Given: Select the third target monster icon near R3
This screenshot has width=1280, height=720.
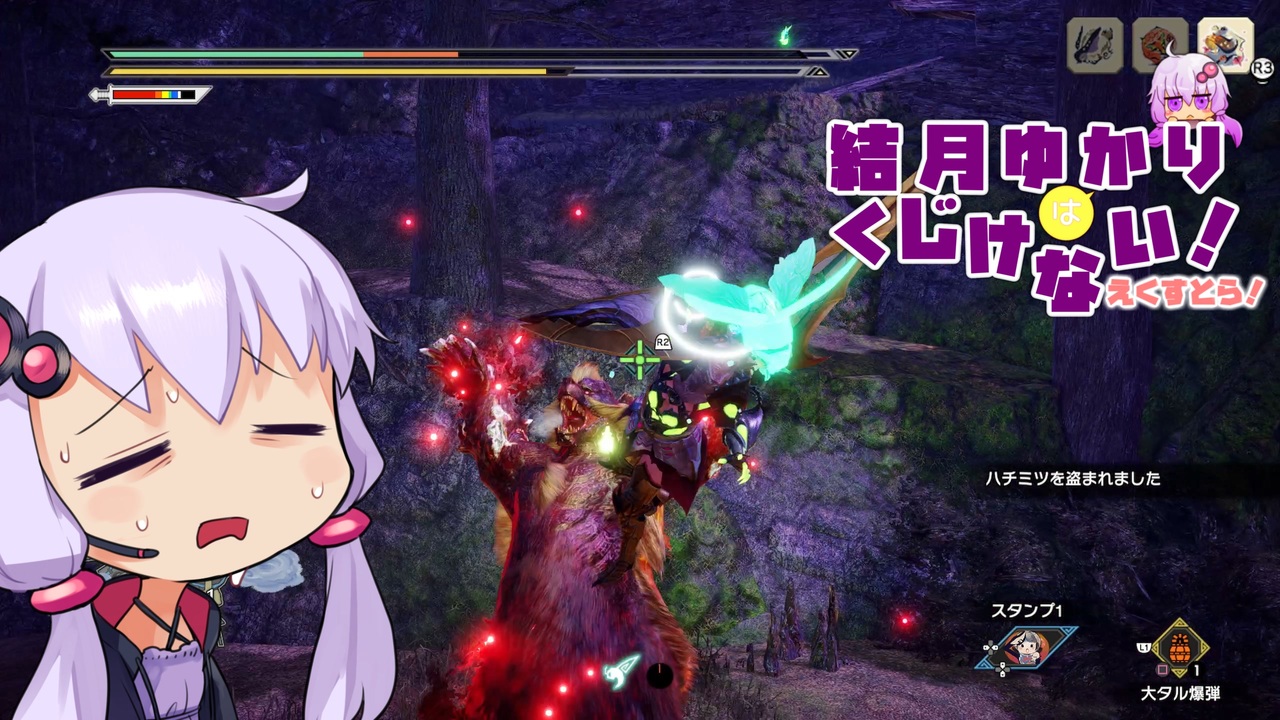Looking at the screenshot, I should click(x=1225, y=44).
